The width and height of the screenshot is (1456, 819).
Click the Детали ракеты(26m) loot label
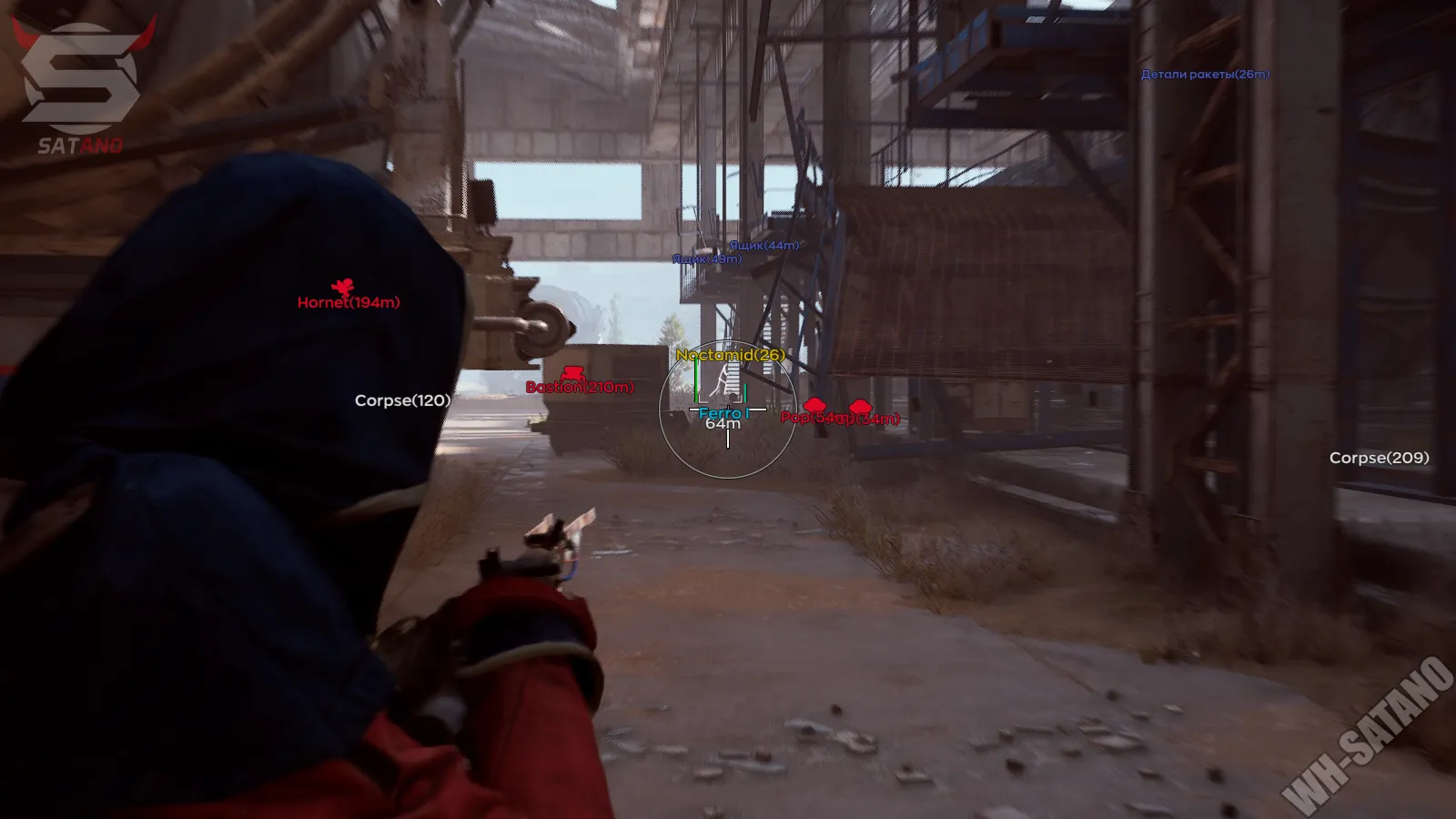pyautogui.click(x=1205, y=76)
